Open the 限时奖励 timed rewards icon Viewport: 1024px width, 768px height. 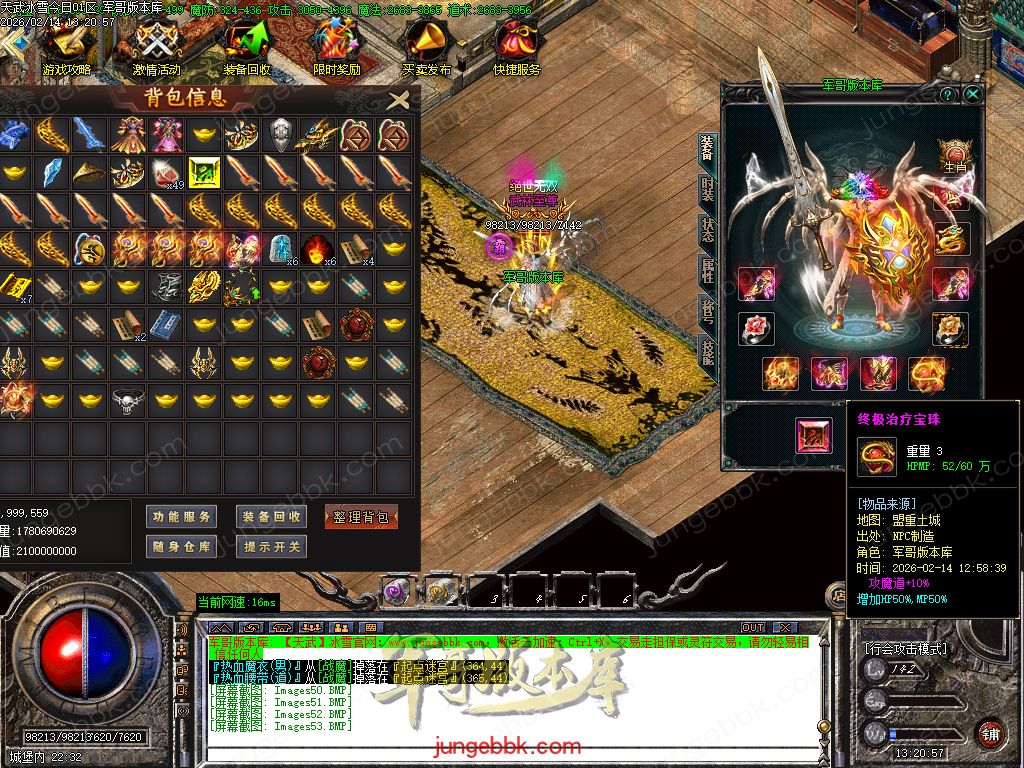(336, 45)
